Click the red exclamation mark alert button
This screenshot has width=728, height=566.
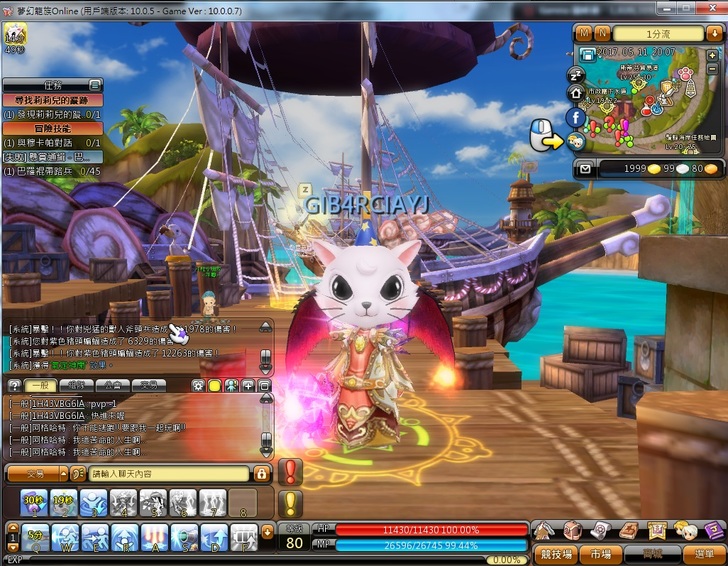tap(290, 472)
